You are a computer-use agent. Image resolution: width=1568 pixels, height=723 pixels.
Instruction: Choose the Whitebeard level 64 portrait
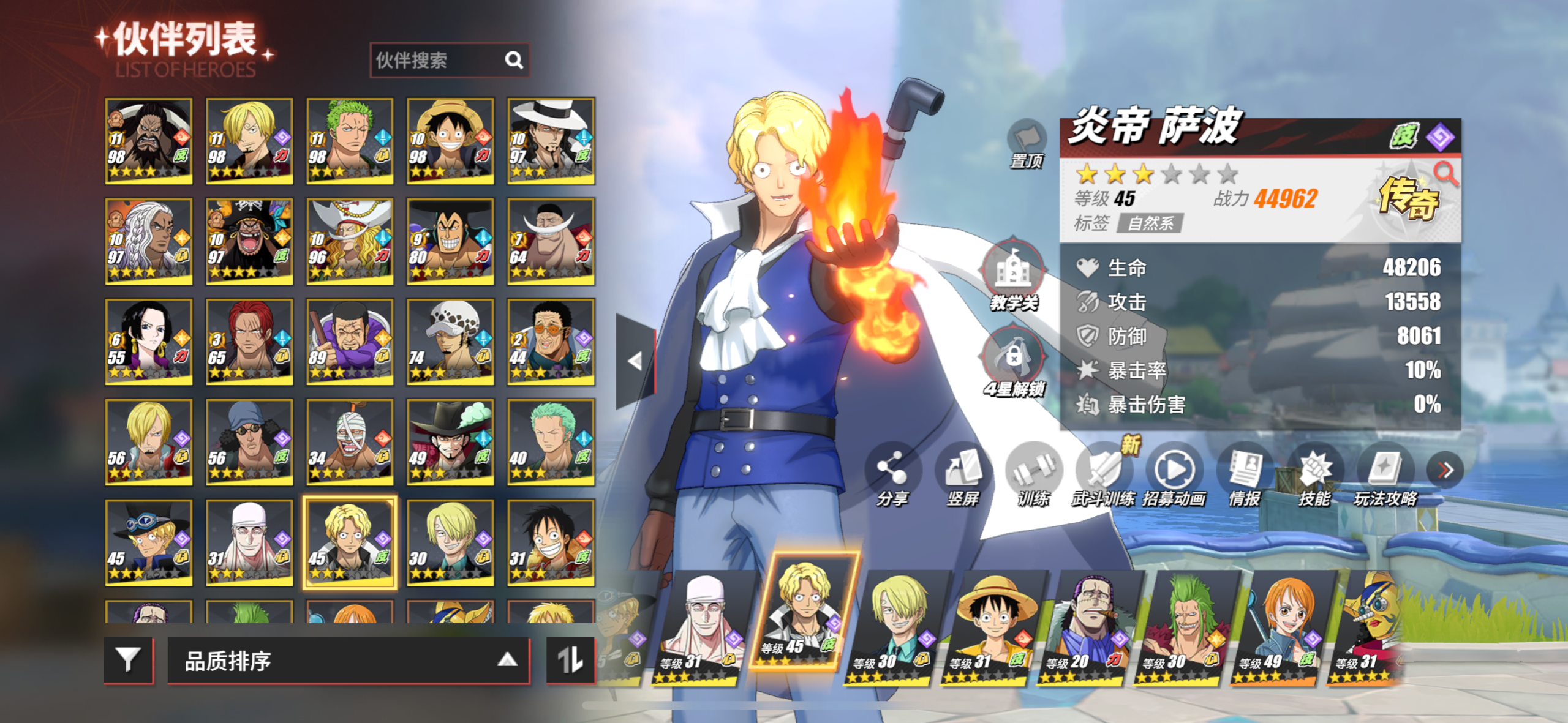click(x=551, y=241)
